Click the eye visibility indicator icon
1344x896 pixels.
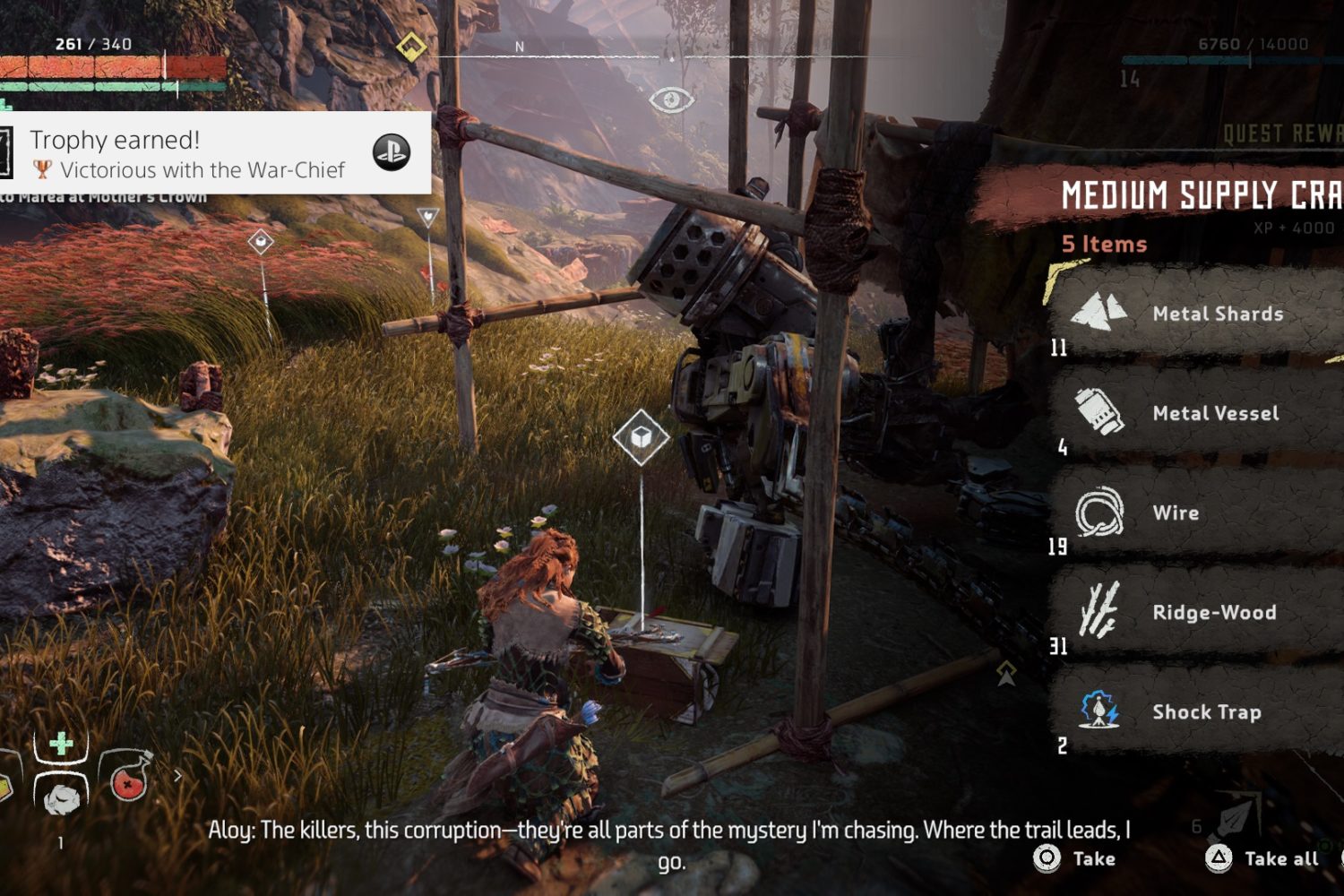[671, 99]
